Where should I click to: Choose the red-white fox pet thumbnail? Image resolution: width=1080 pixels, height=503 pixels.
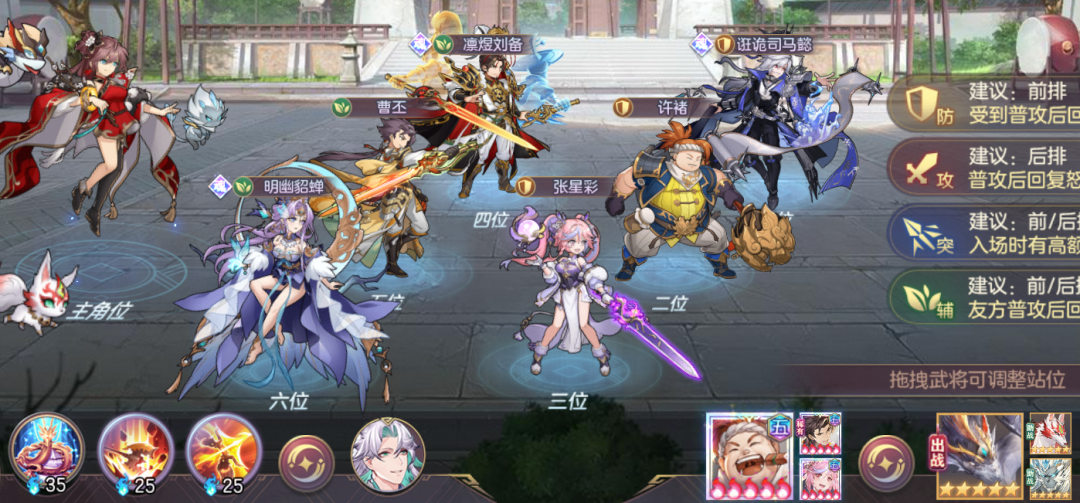click(x=1050, y=433)
